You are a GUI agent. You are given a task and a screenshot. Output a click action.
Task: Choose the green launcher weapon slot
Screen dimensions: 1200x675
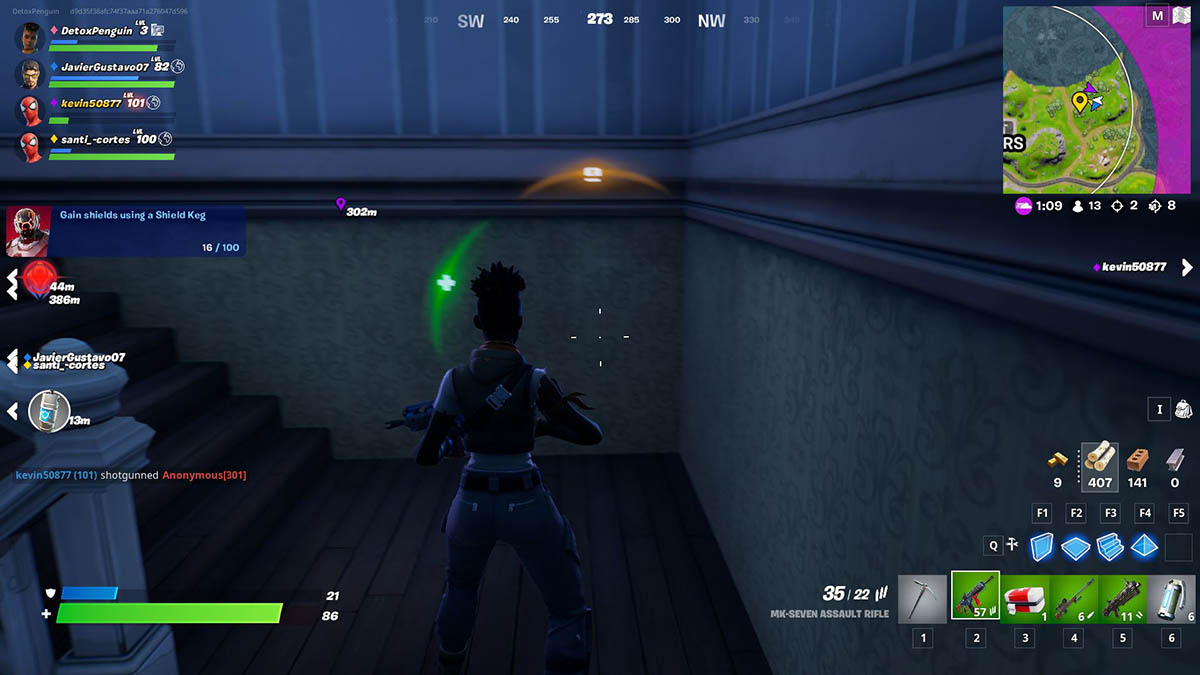coord(1122,598)
